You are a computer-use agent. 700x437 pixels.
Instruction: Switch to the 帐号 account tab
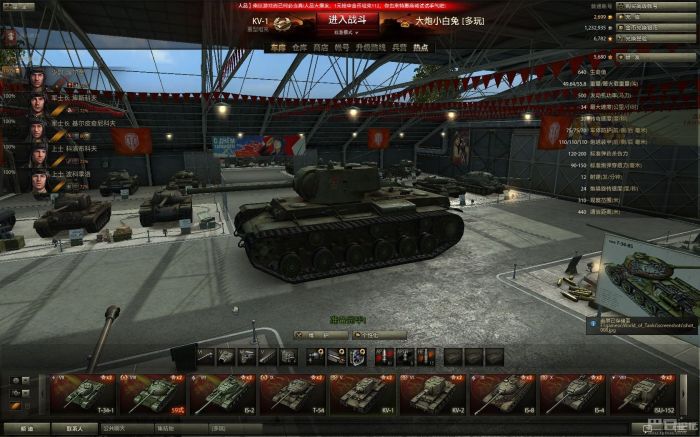(x=344, y=47)
